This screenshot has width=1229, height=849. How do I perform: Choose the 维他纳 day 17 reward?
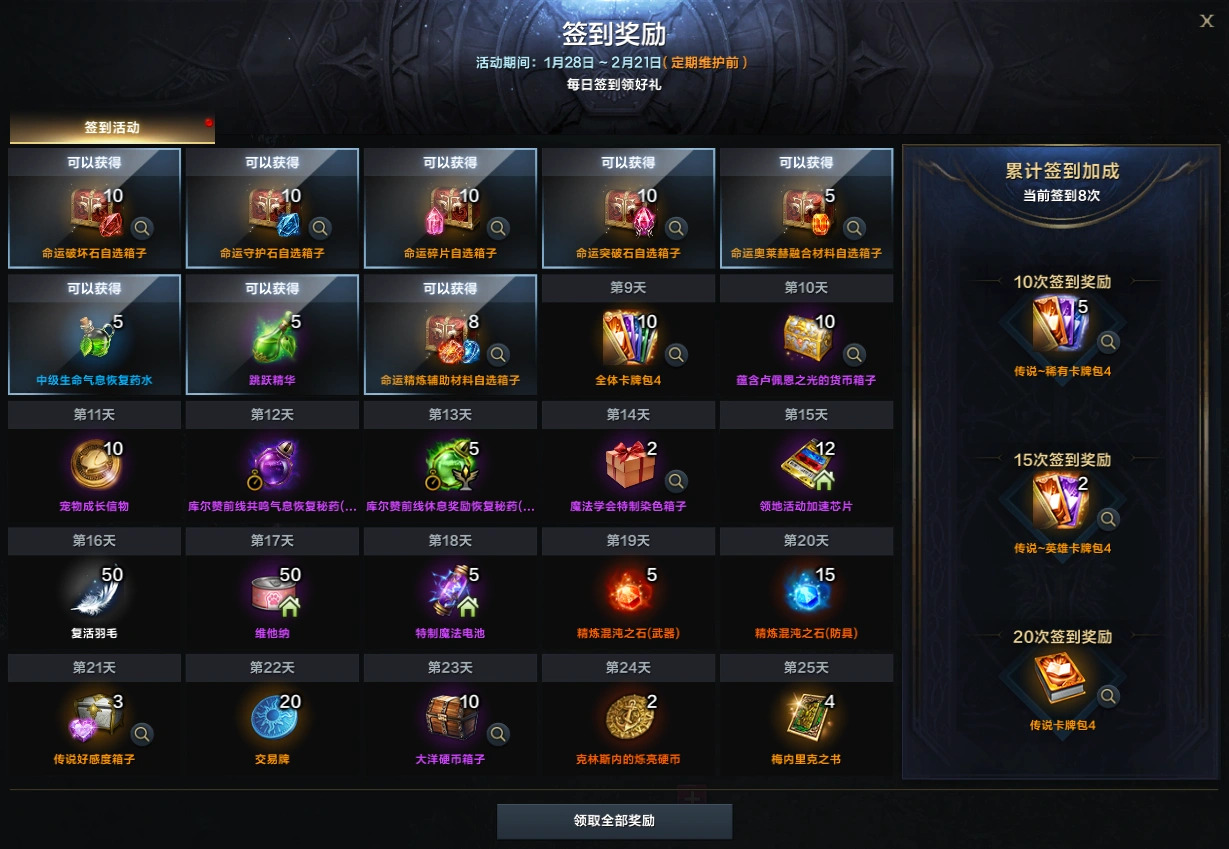coord(272,590)
